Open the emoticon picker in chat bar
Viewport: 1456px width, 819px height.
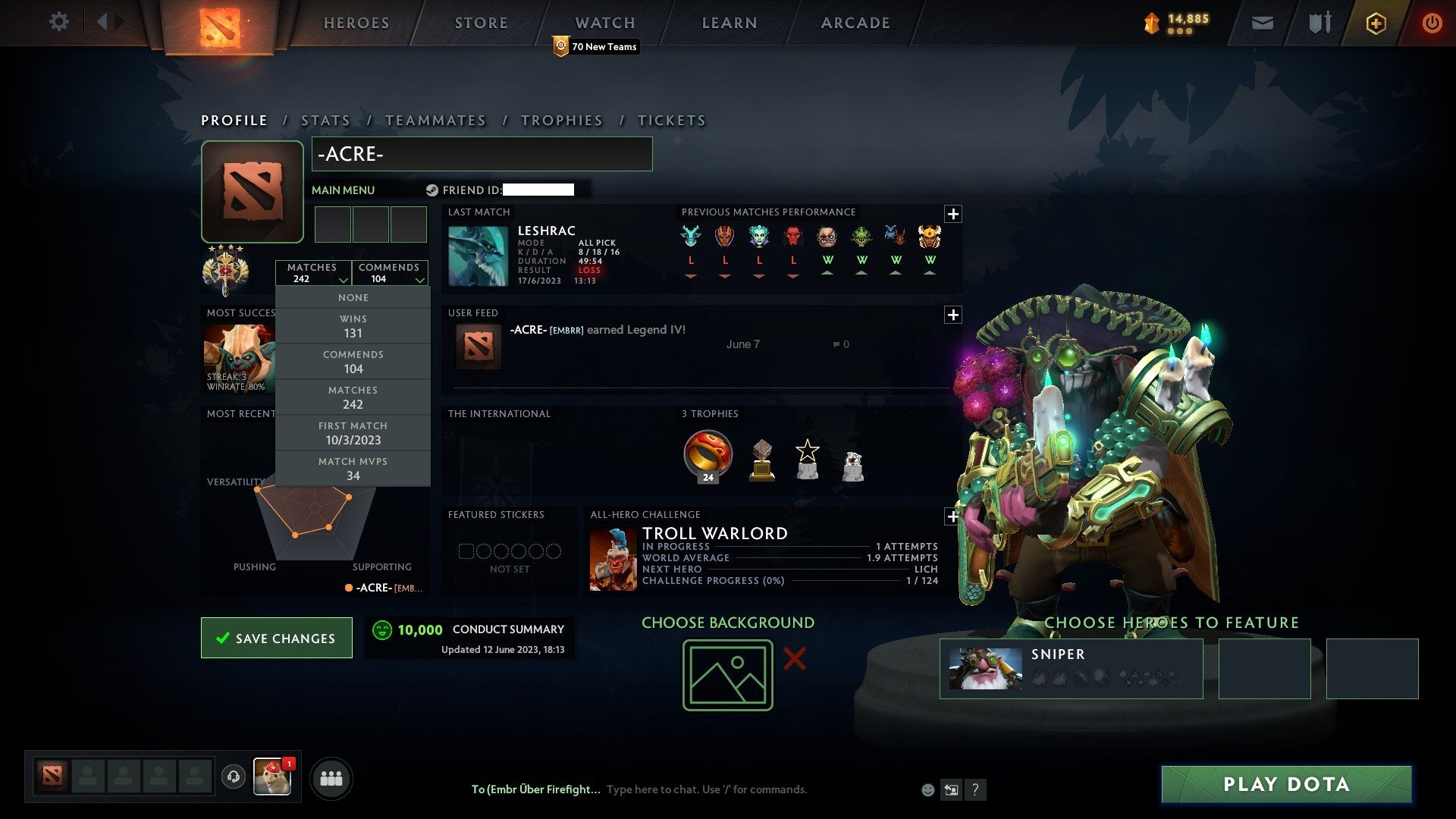click(928, 789)
